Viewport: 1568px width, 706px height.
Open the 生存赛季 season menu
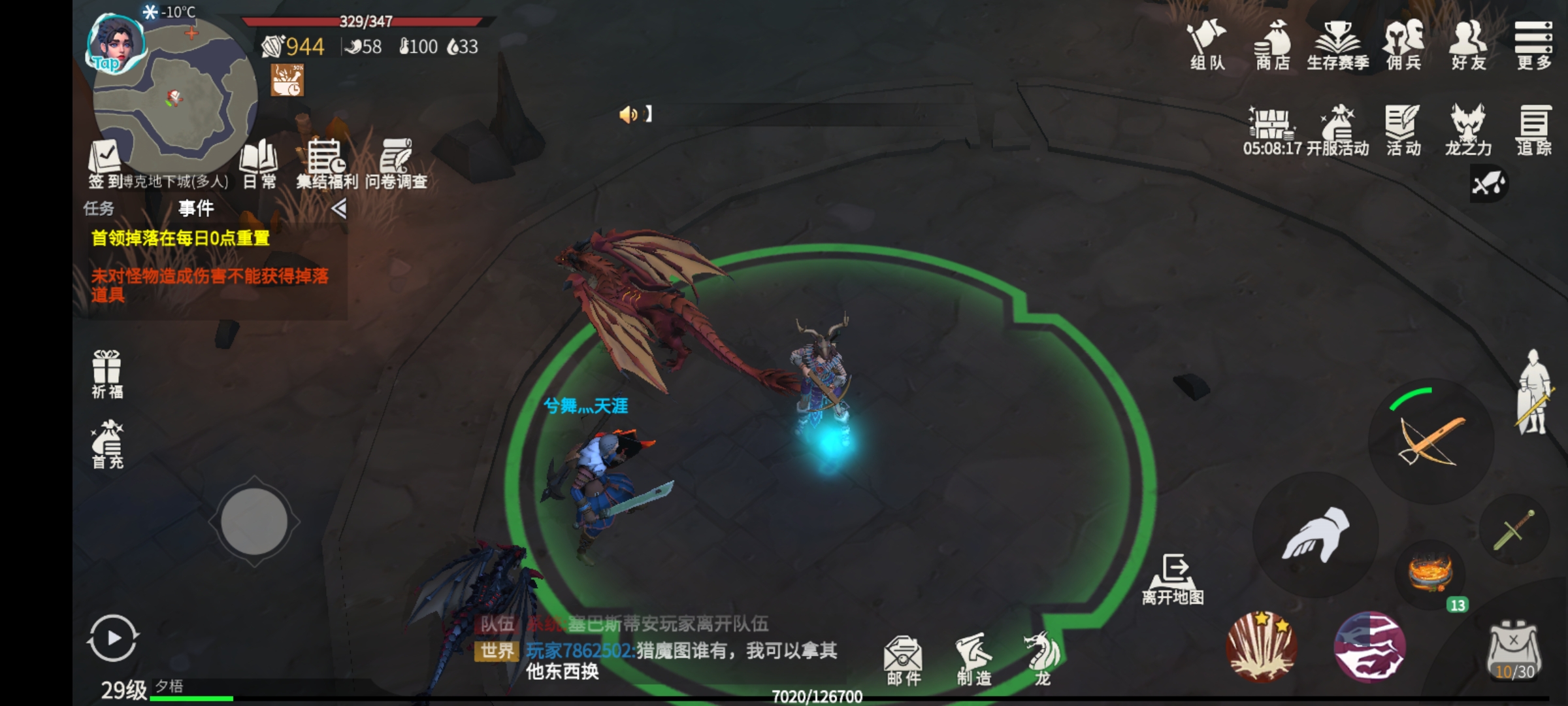pos(1337,44)
